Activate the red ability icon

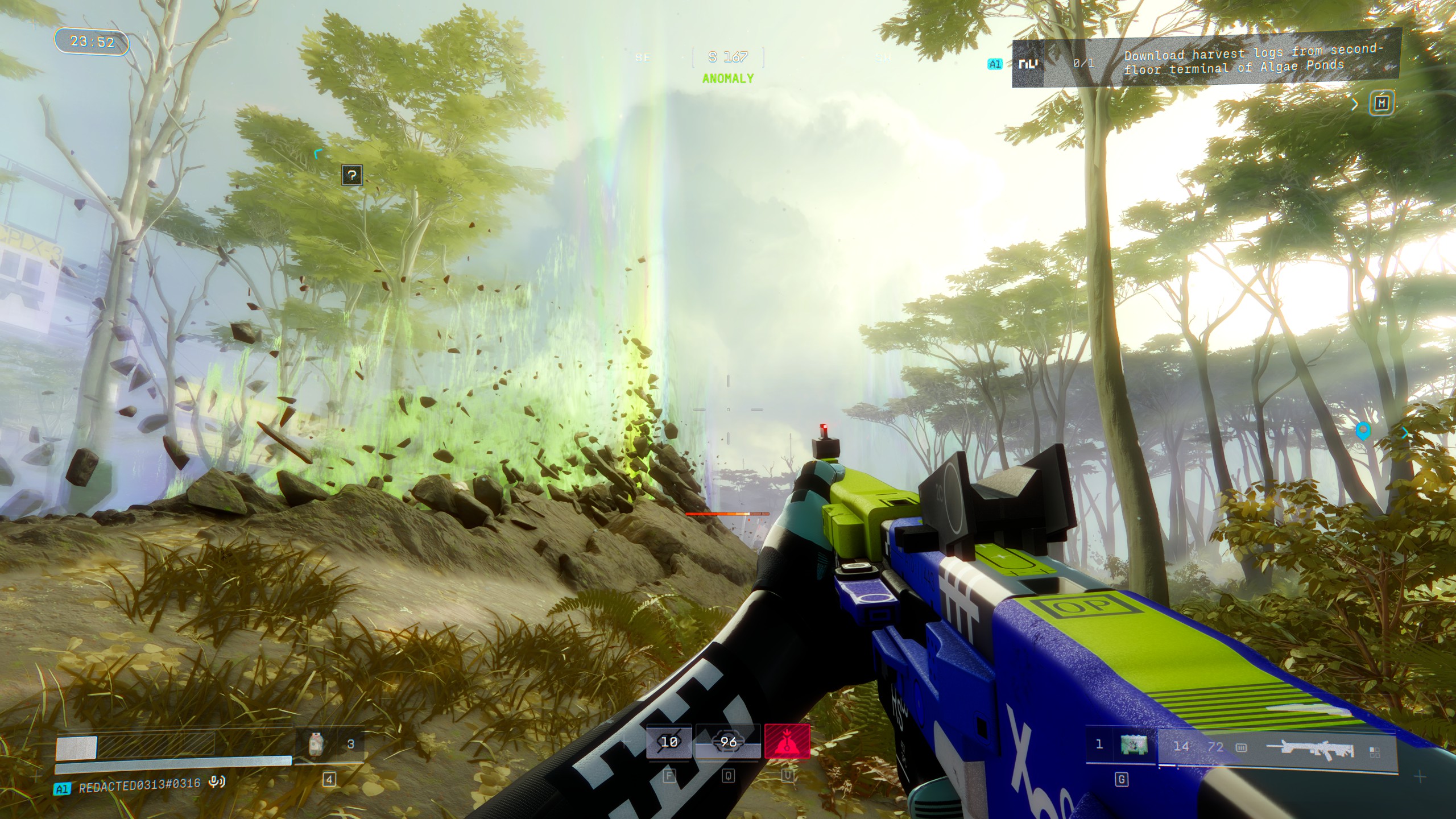787,742
